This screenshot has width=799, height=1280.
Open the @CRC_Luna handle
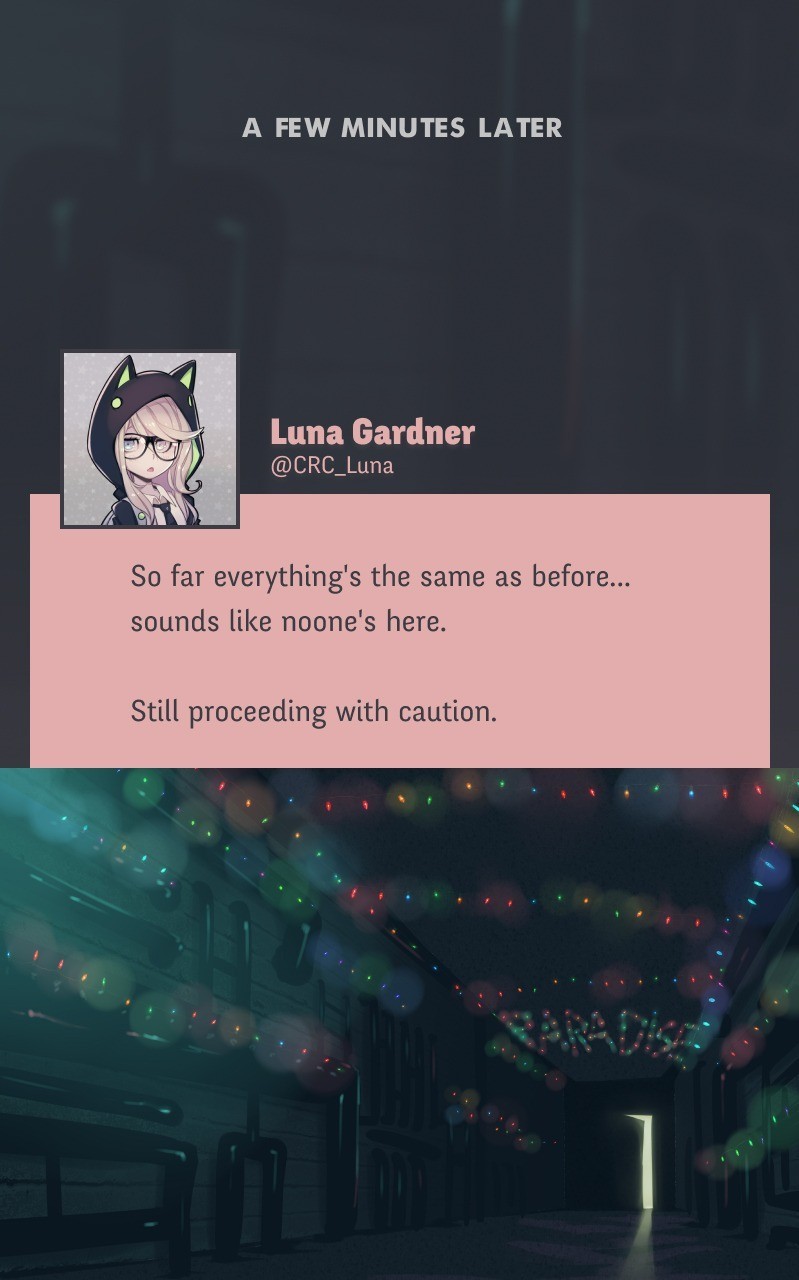coord(332,466)
